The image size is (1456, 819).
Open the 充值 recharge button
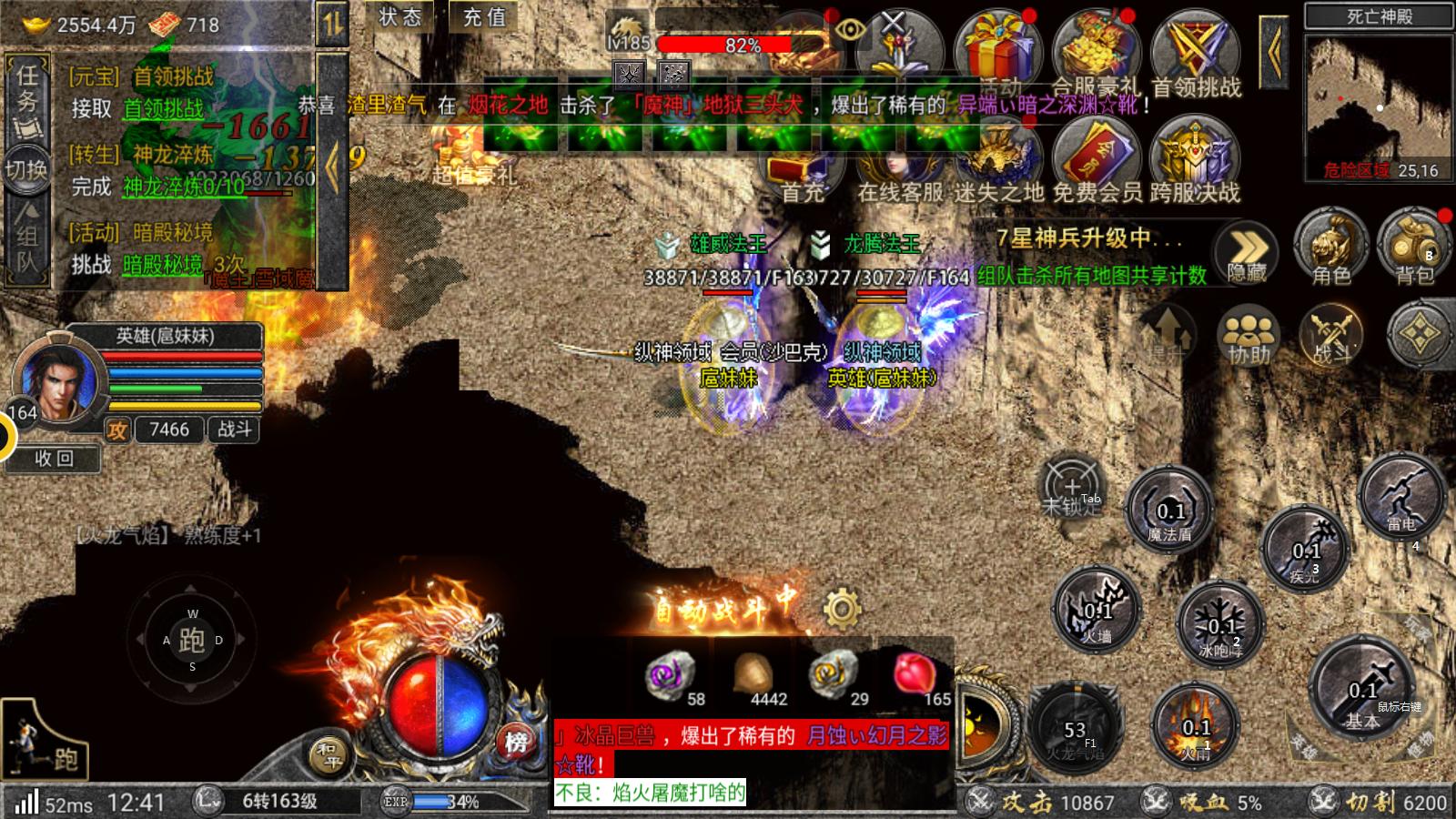tap(484, 17)
